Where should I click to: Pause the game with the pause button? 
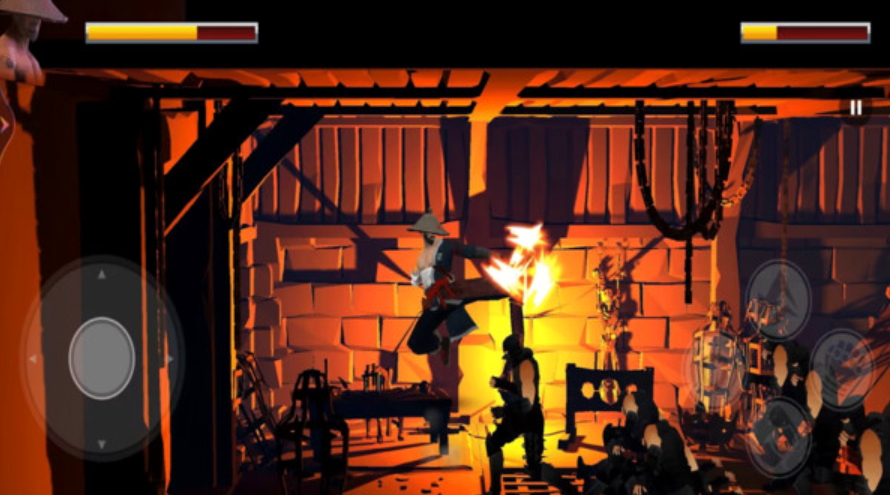(855, 107)
